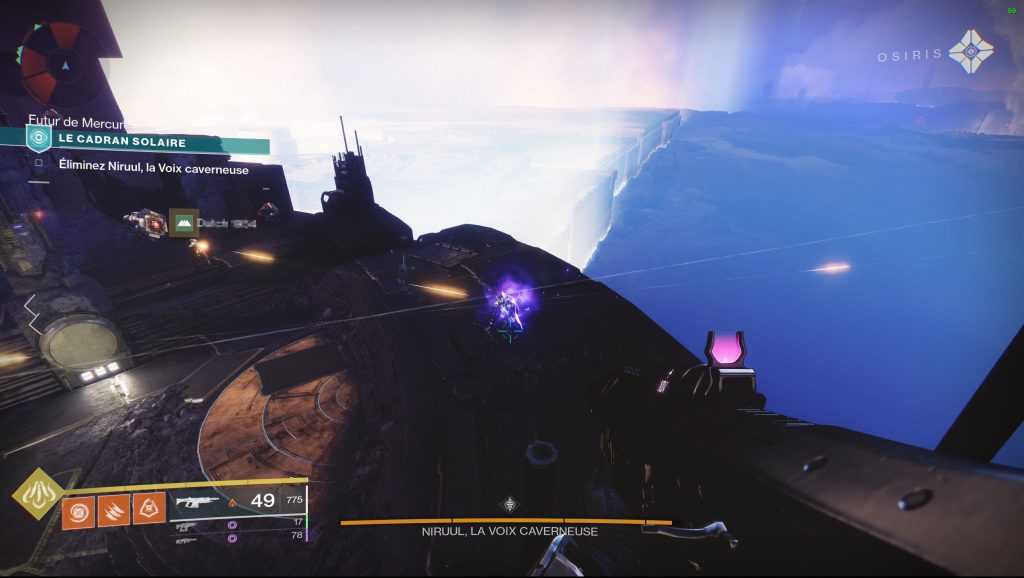Switch to the third weapon icon
The image size is (1024, 578).
click(x=186, y=539)
